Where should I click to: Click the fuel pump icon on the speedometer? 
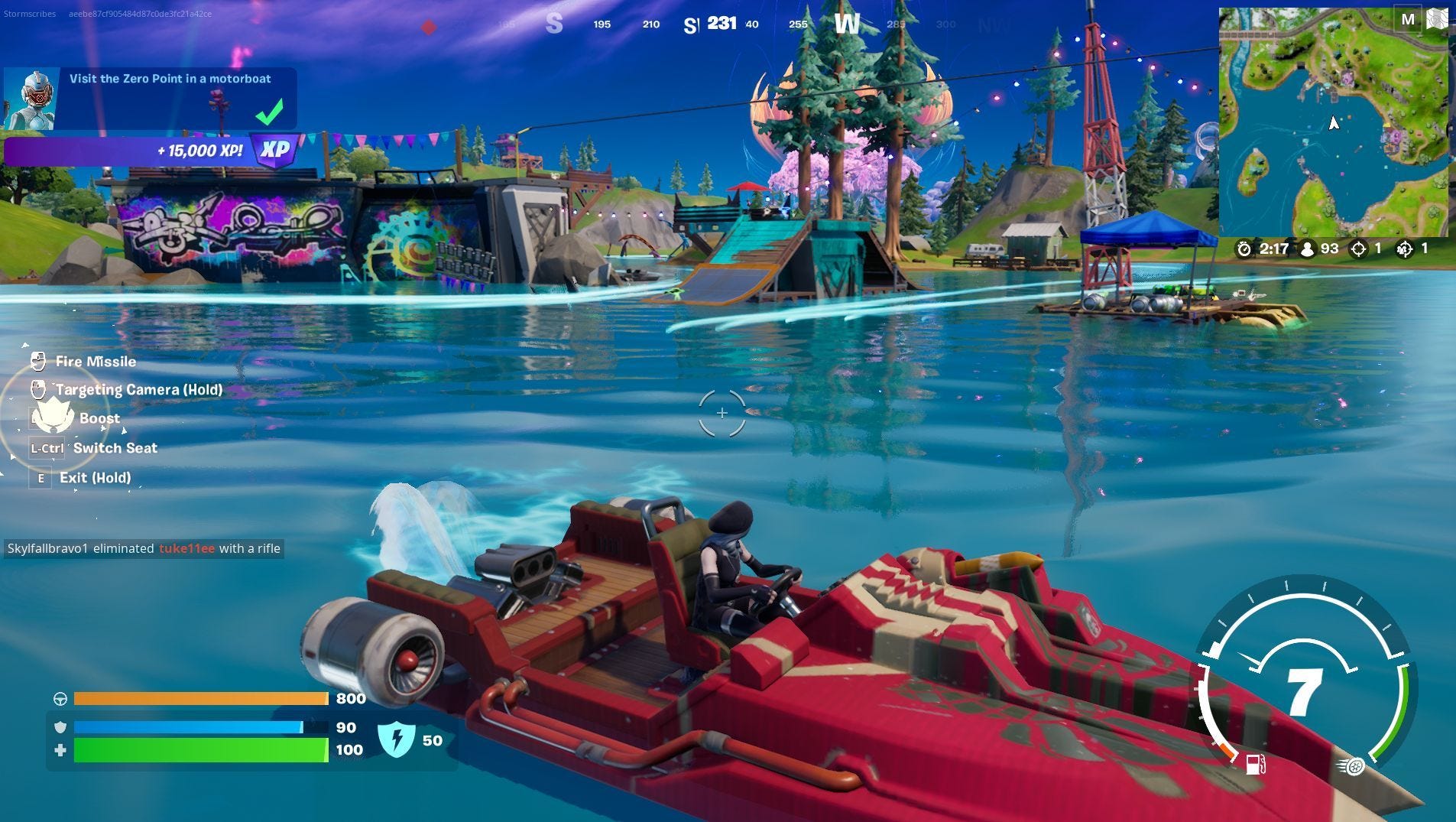[1257, 762]
